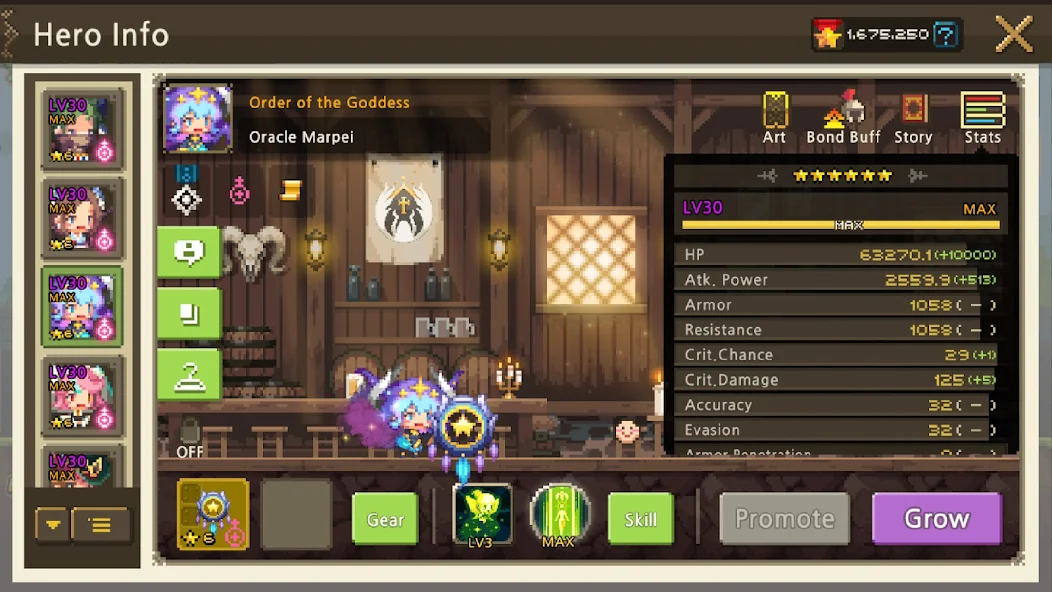1052x592 pixels.
Task: Open the Skill menu
Action: pos(640,519)
